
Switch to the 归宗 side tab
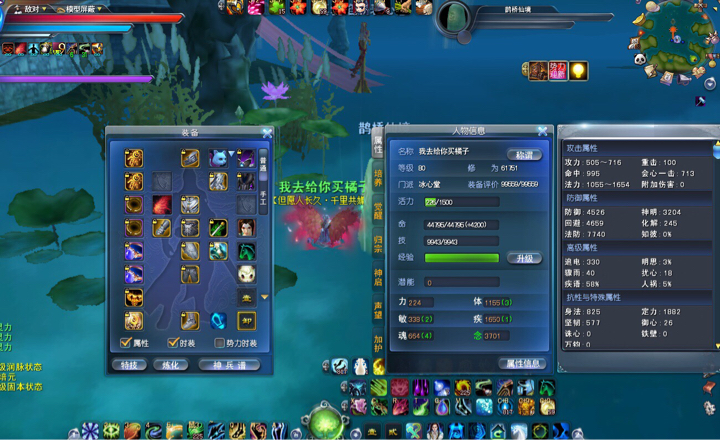(x=378, y=243)
